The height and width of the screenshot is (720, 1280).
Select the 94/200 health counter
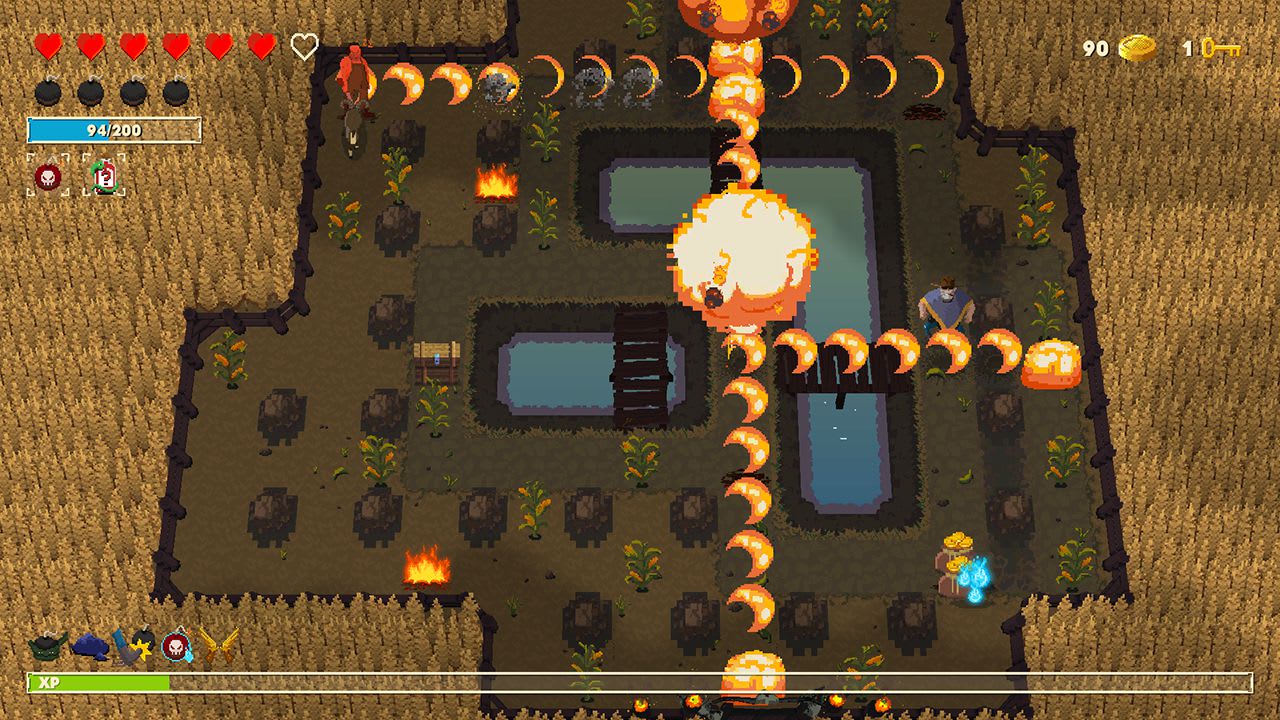pyautogui.click(x=113, y=129)
